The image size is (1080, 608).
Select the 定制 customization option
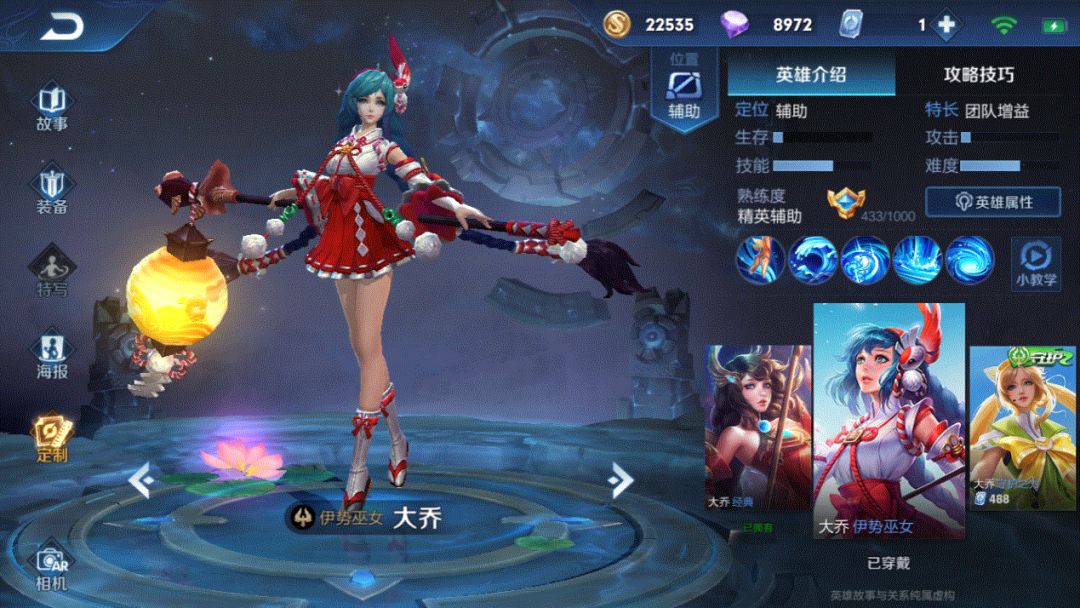tap(52, 438)
